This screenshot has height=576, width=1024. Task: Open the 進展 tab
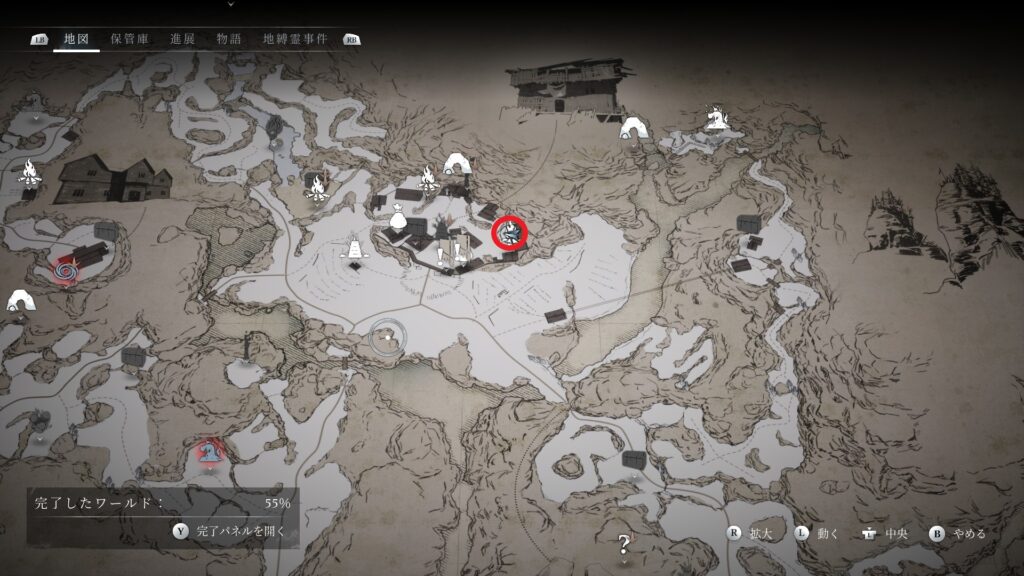182,39
